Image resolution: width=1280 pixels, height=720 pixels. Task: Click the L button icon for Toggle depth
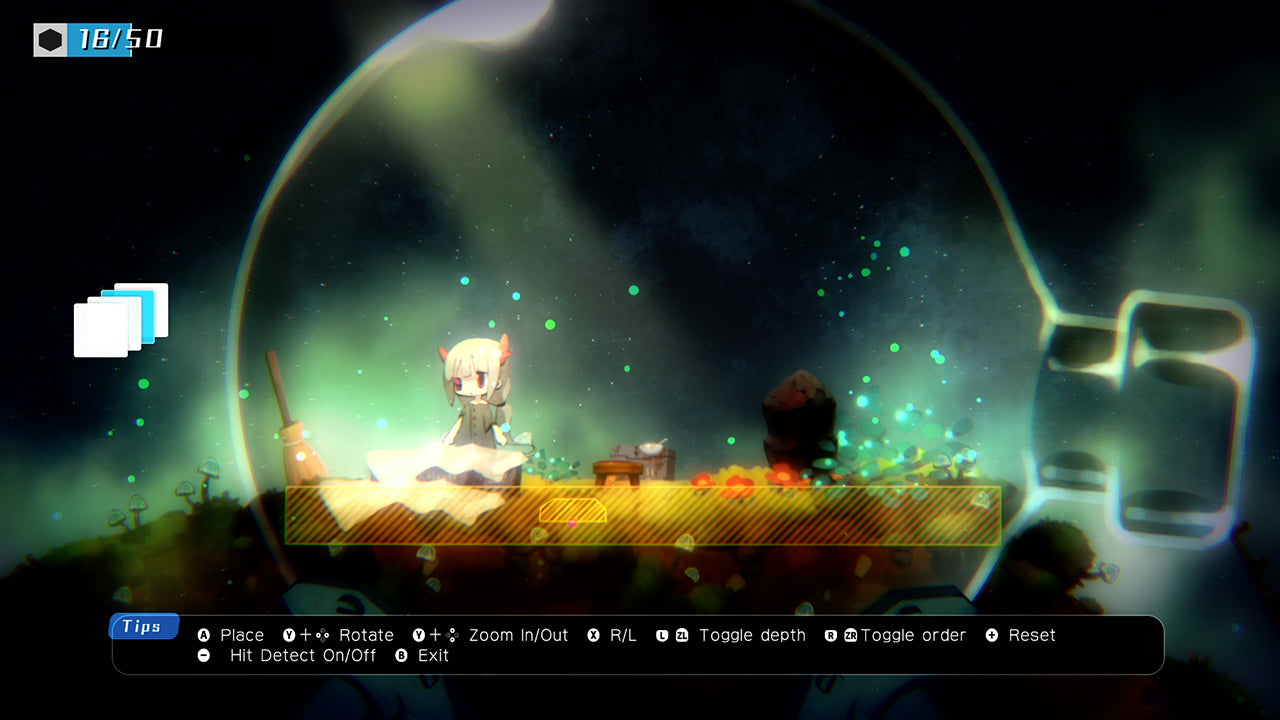pos(660,635)
